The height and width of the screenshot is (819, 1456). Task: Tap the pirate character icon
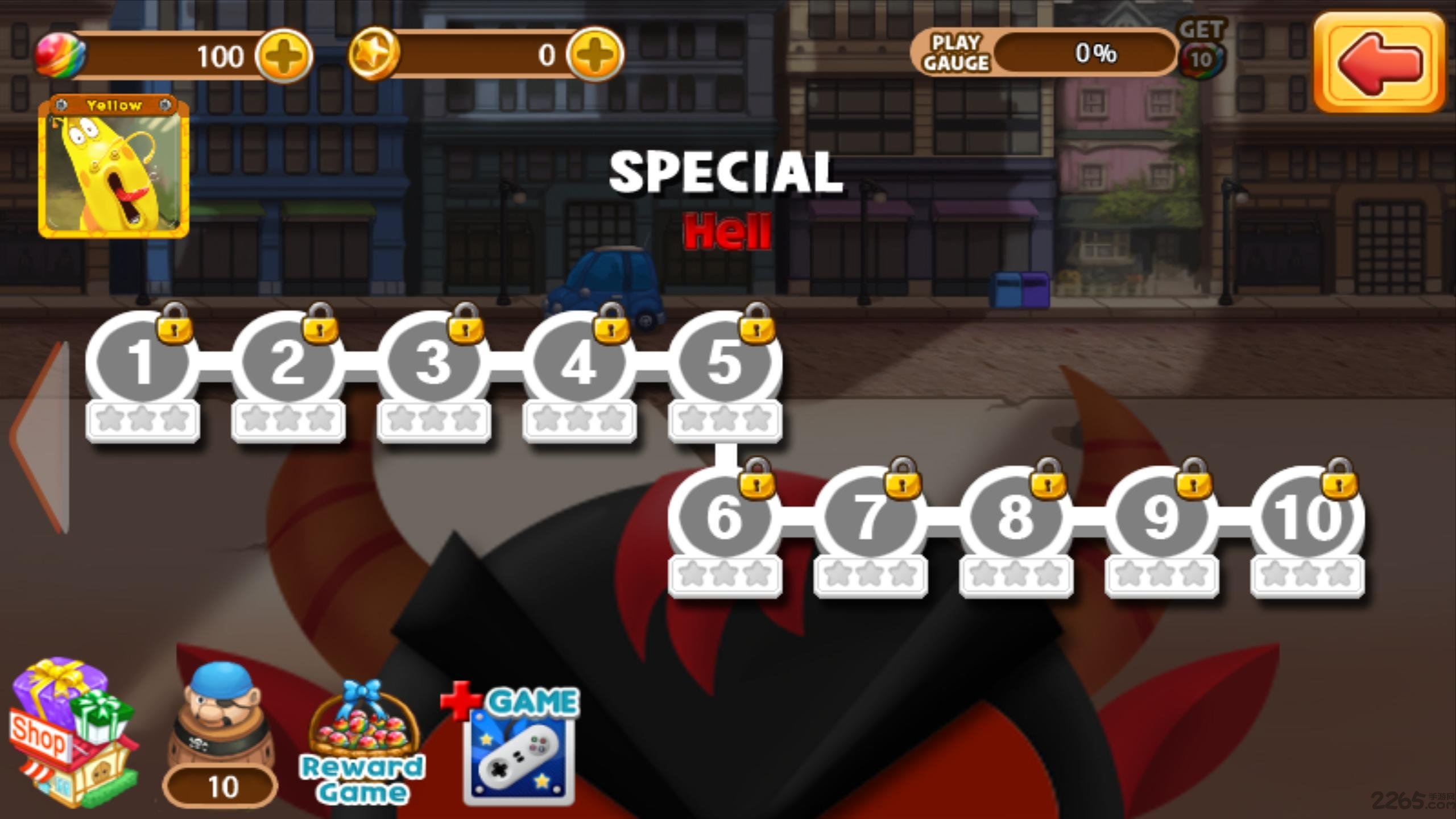click(219, 705)
